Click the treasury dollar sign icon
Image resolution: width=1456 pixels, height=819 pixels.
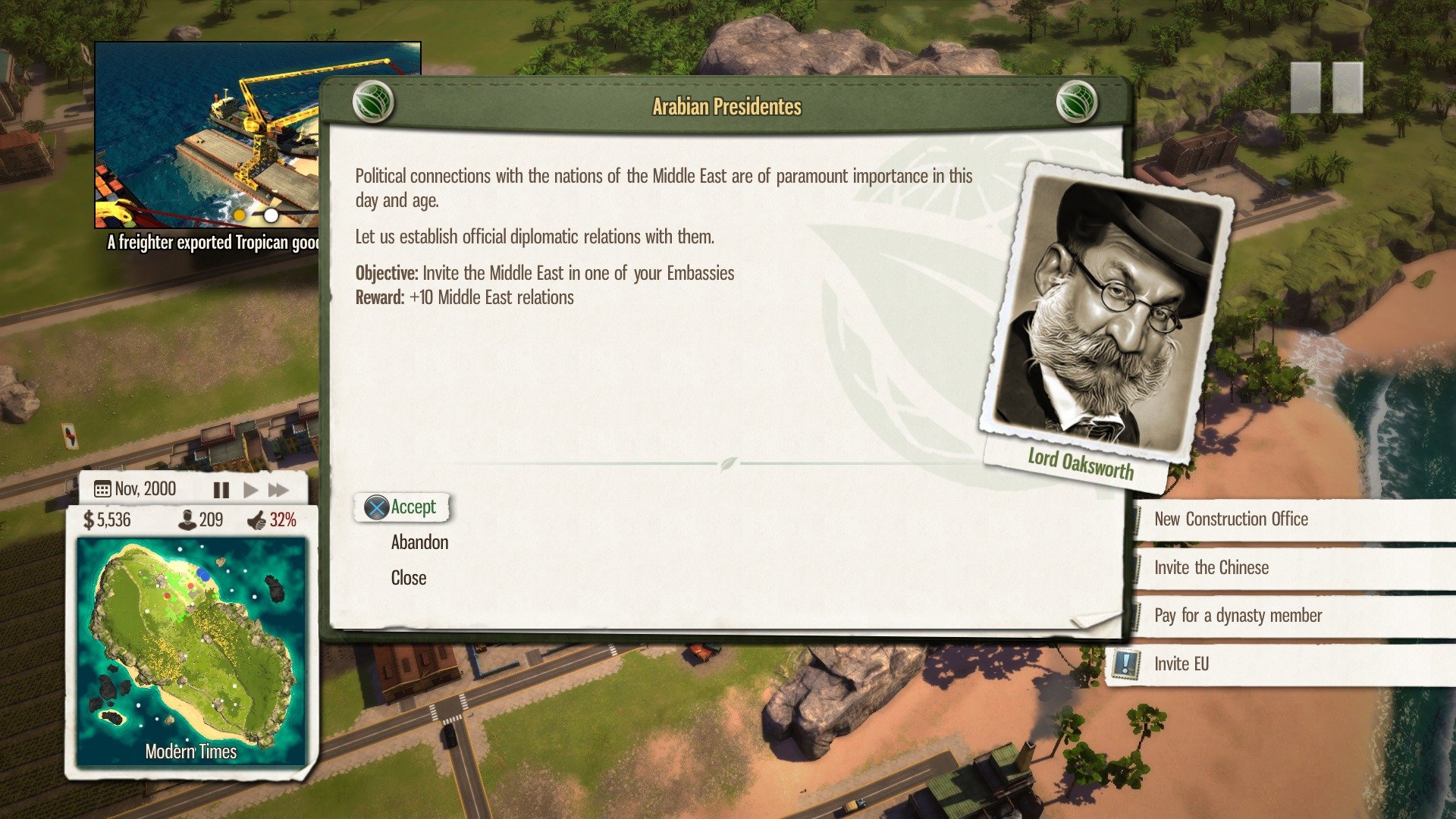click(x=89, y=520)
